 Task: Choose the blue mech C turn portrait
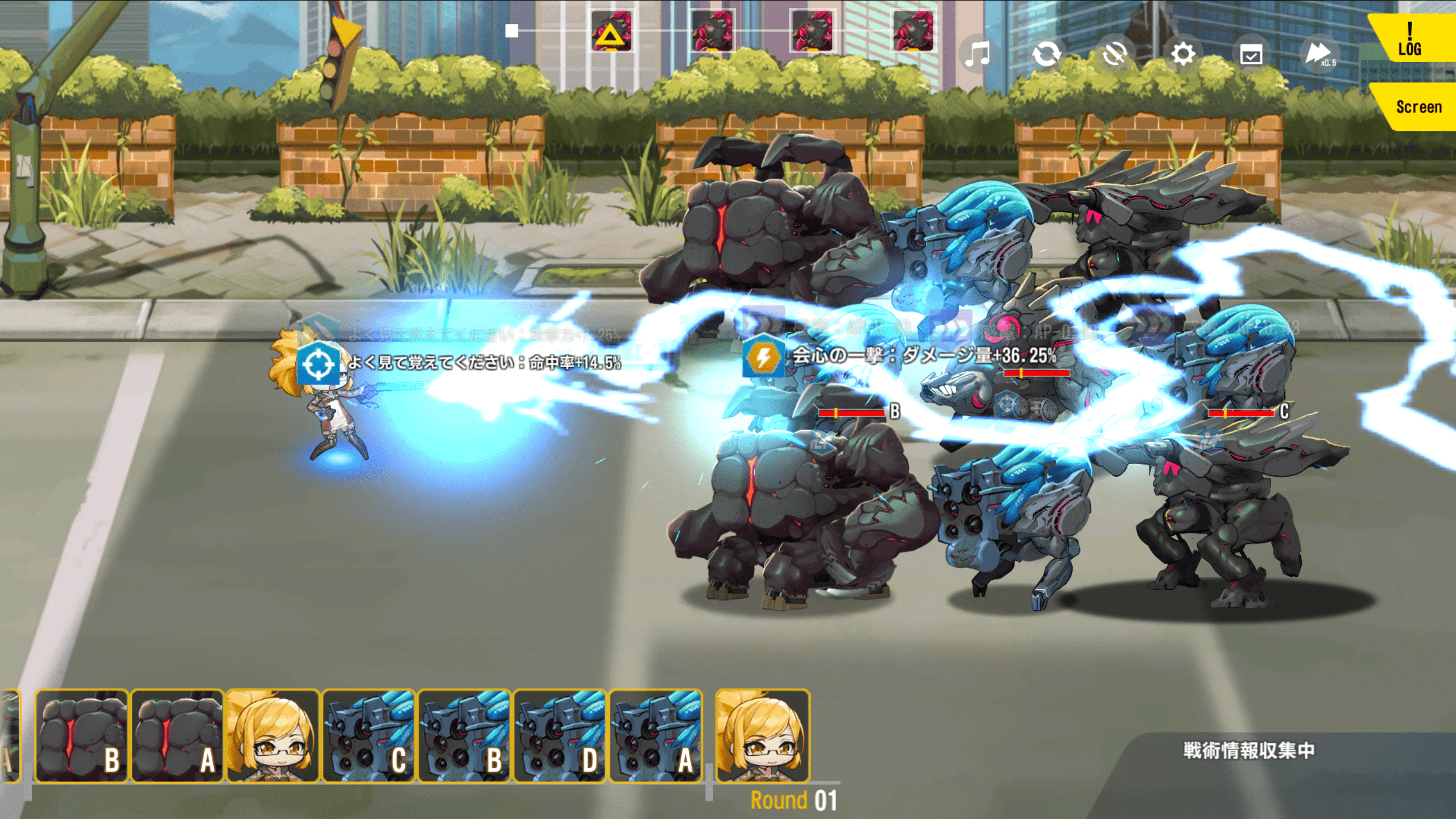tap(369, 736)
